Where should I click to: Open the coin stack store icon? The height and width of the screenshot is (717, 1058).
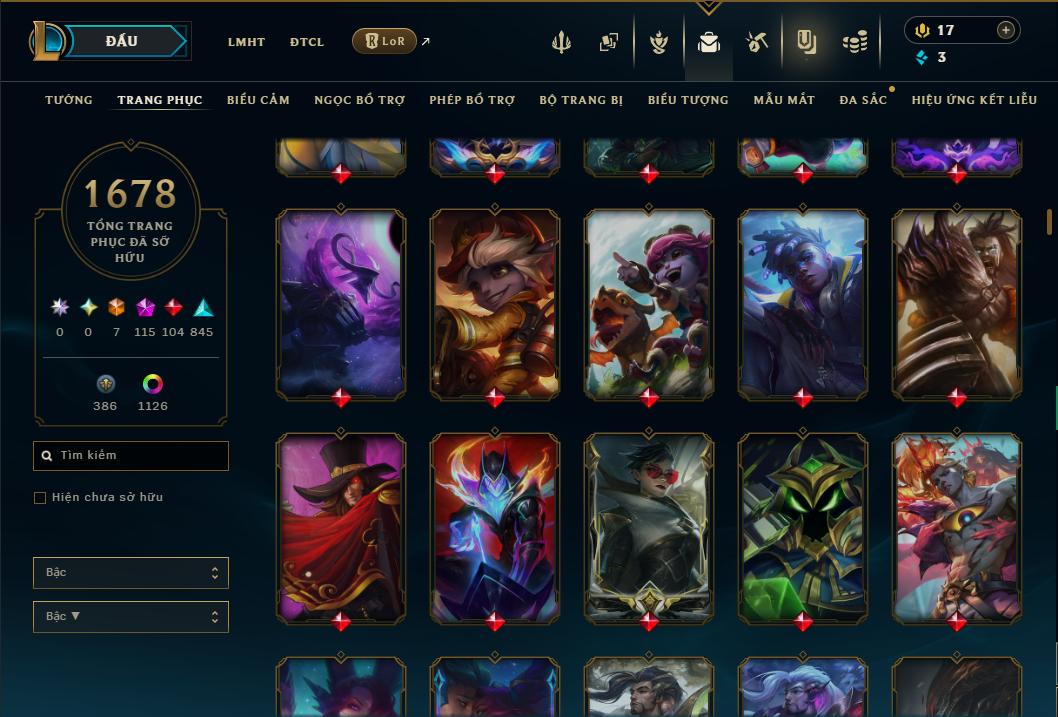[x=854, y=42]
